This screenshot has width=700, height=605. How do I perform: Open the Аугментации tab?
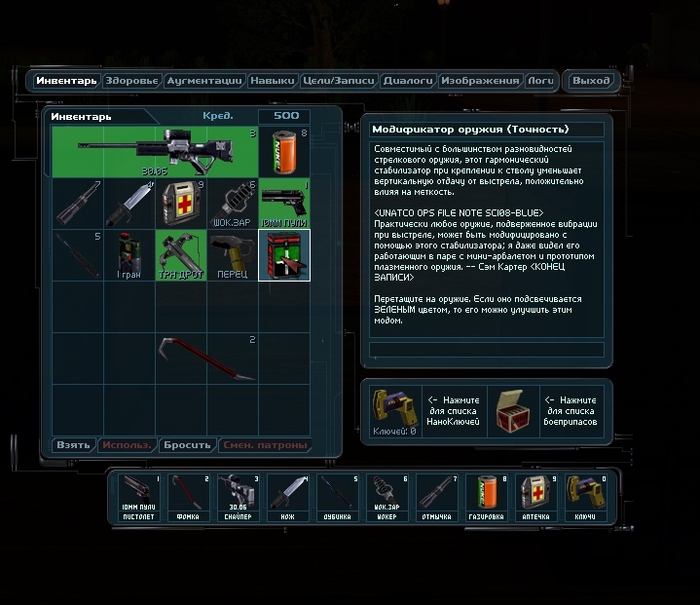coord(204,81)
